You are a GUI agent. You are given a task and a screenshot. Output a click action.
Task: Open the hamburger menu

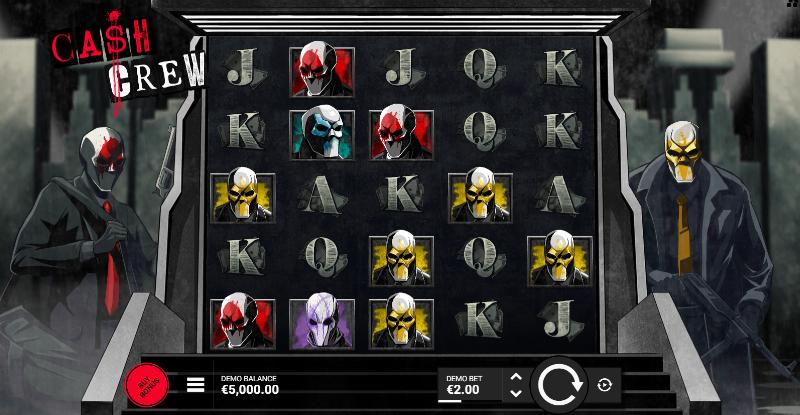coord(196,384)
